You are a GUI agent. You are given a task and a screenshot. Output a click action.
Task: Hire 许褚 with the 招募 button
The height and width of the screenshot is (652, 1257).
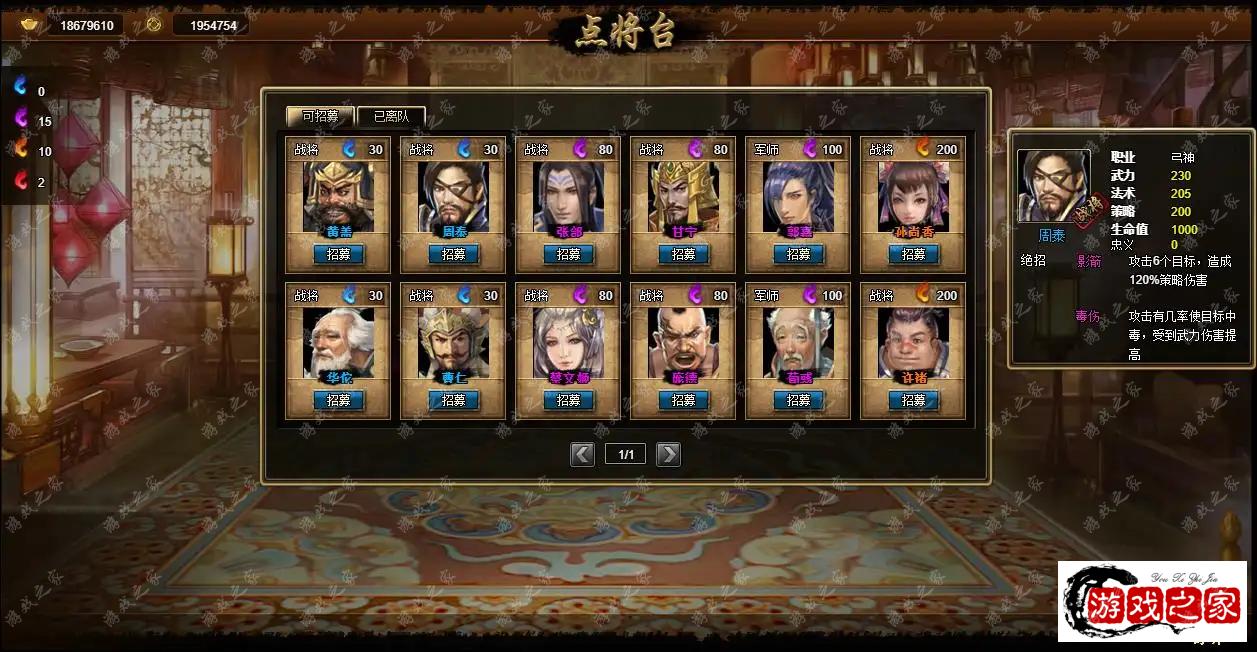click(913, 400)
